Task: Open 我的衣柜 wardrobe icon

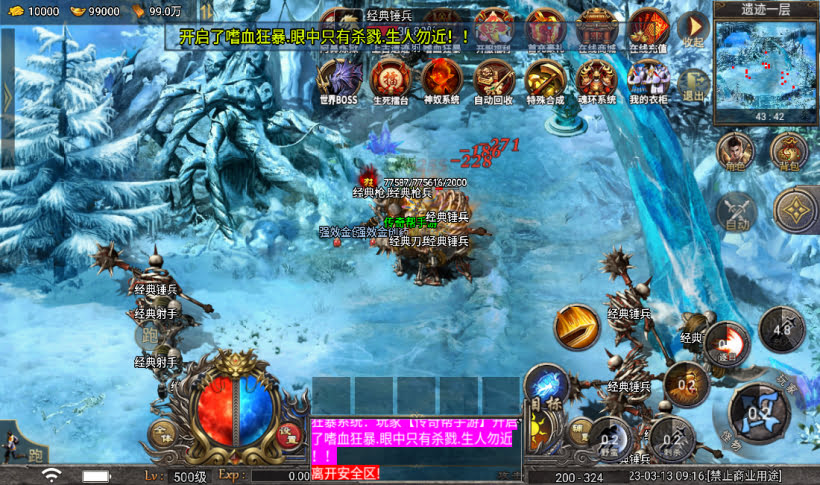Action: pyautogui.click(x=649, y=78)
